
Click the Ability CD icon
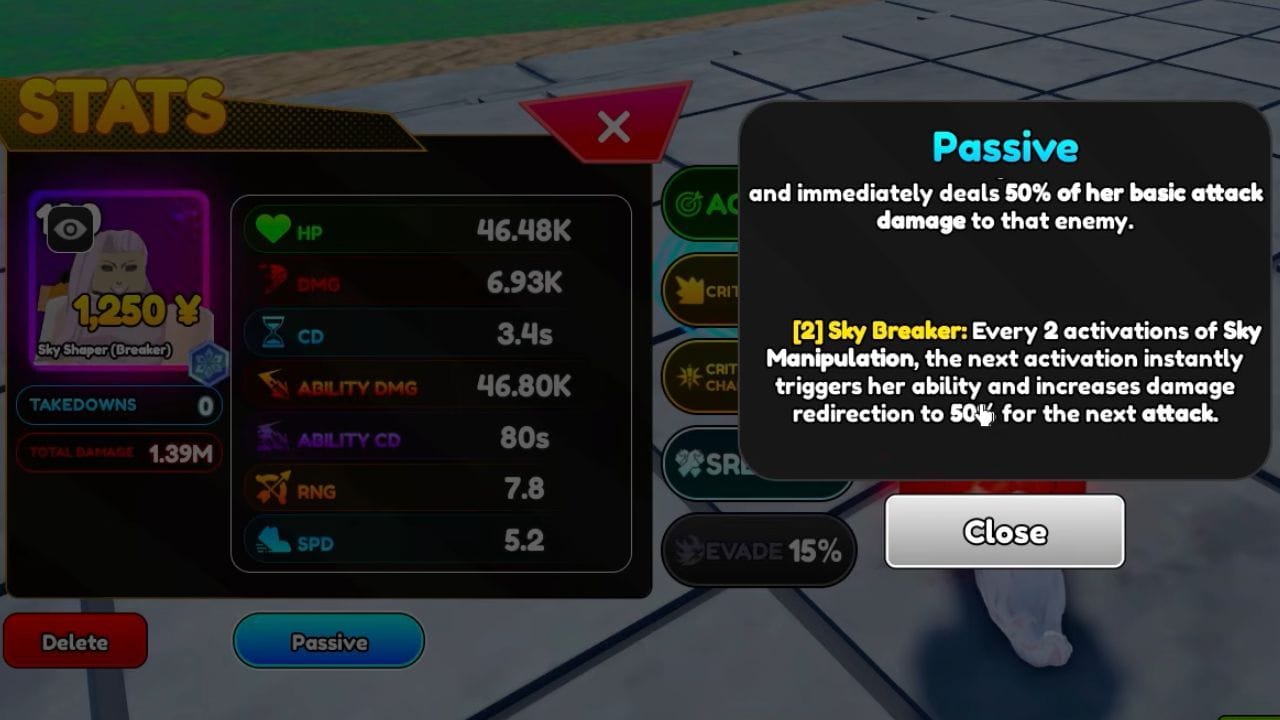[x=270, y=437]
